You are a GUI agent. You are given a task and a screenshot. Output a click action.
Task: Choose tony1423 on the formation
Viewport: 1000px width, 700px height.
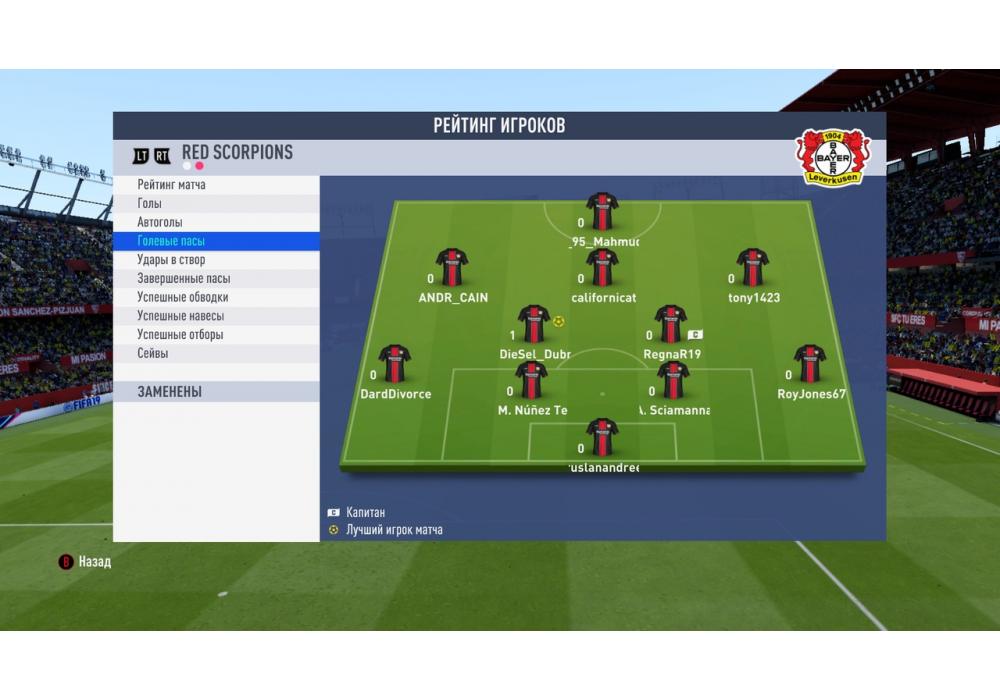click(x=752, y=268)
